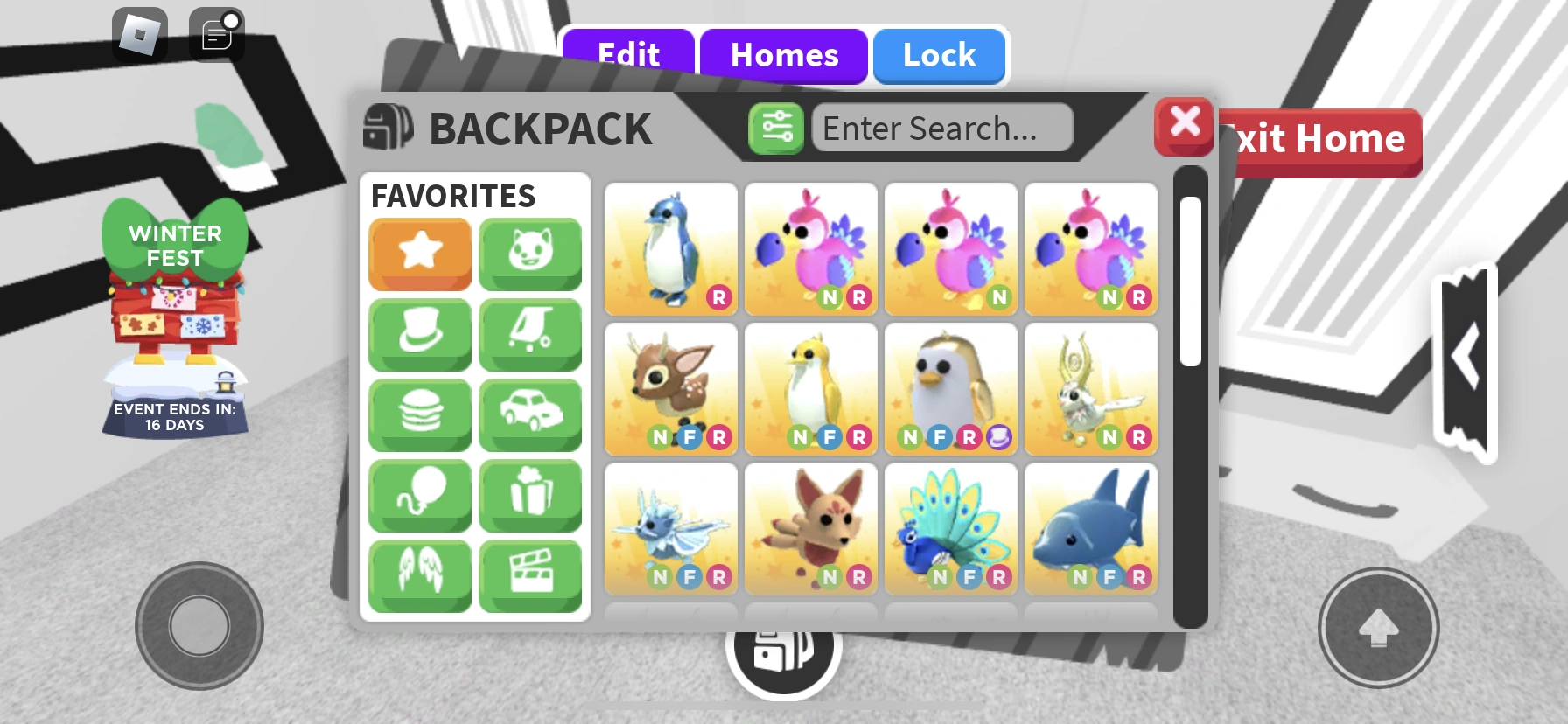Select the hat accessories filter

tap(419, 335)
